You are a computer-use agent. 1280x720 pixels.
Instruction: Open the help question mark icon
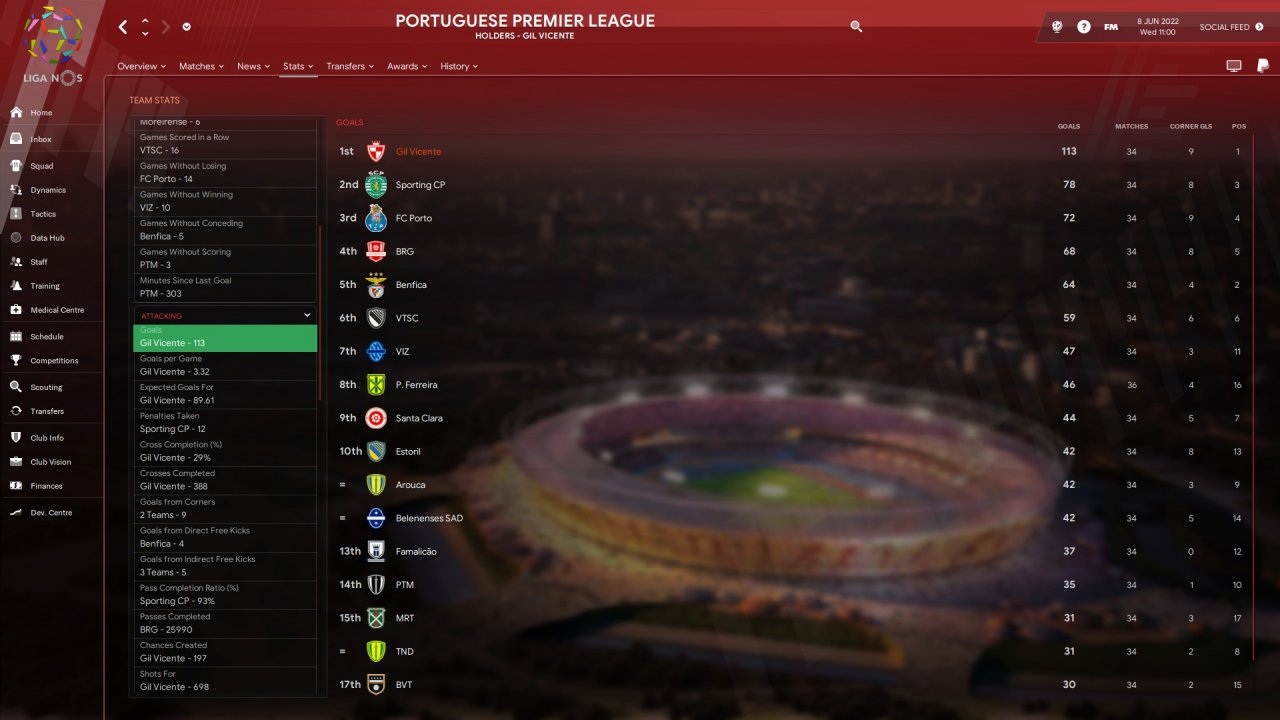pyautogui.click(x=1084, y=27)
